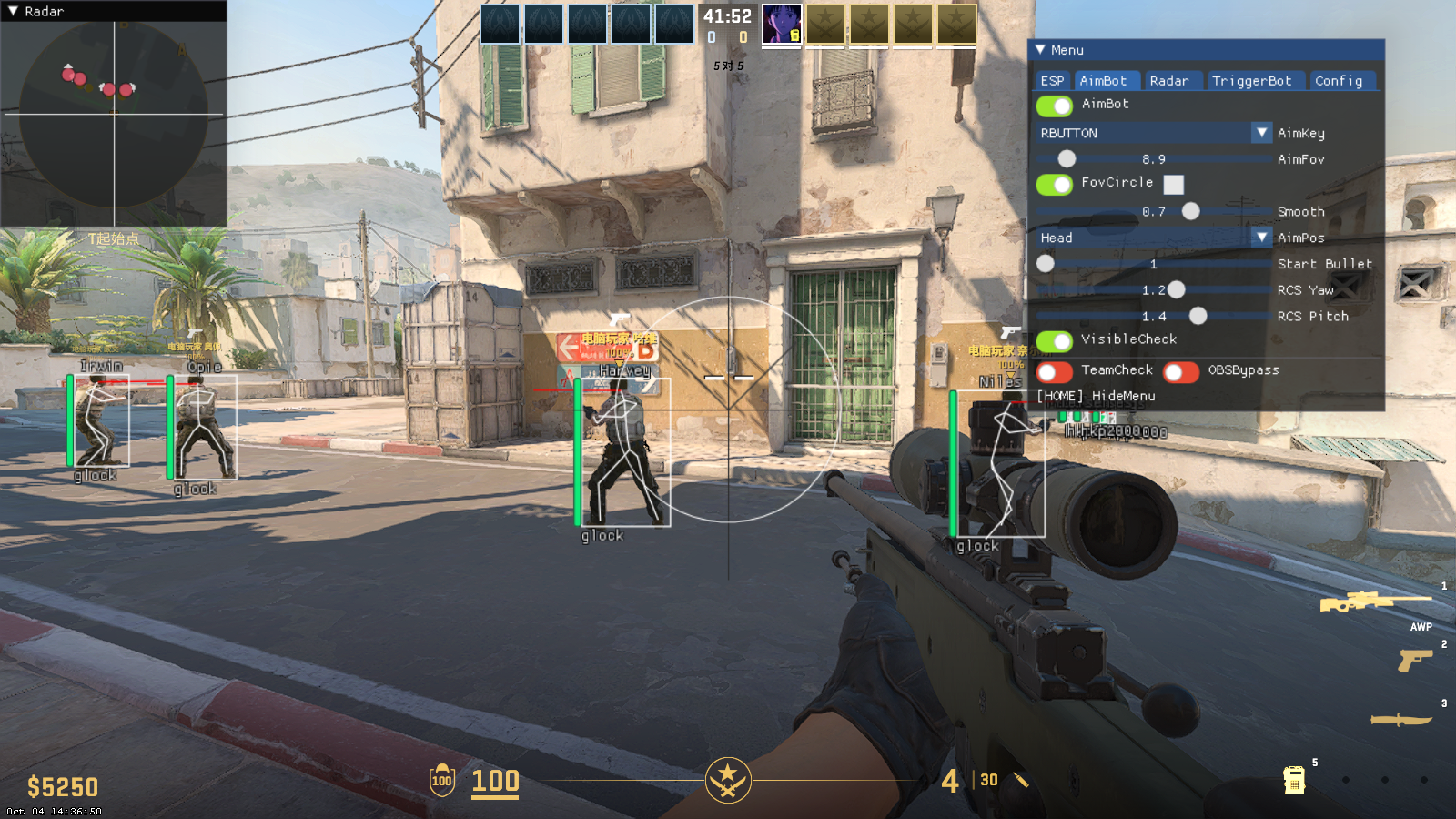Enable the OBSBypass toggle
The width and height of the screenshot is (1456, 819).
click(x=1180, y=371)
